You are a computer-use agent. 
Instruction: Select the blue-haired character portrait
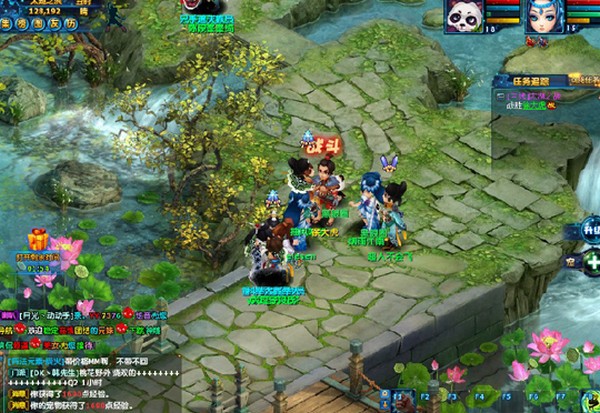pos(543,17)
